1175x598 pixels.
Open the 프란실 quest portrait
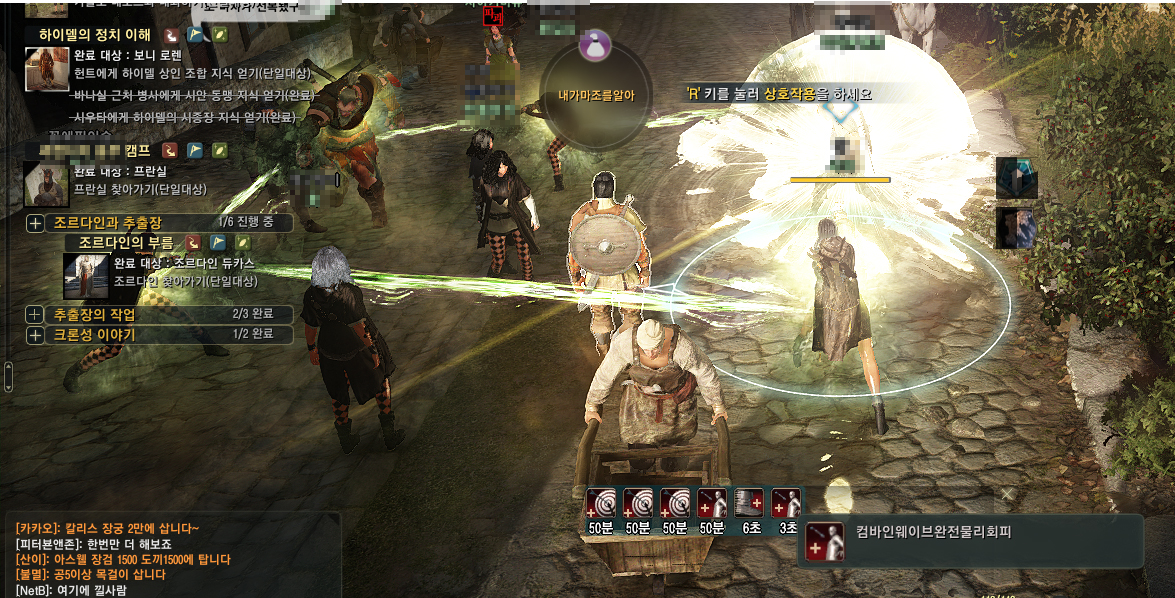(46, 184)
